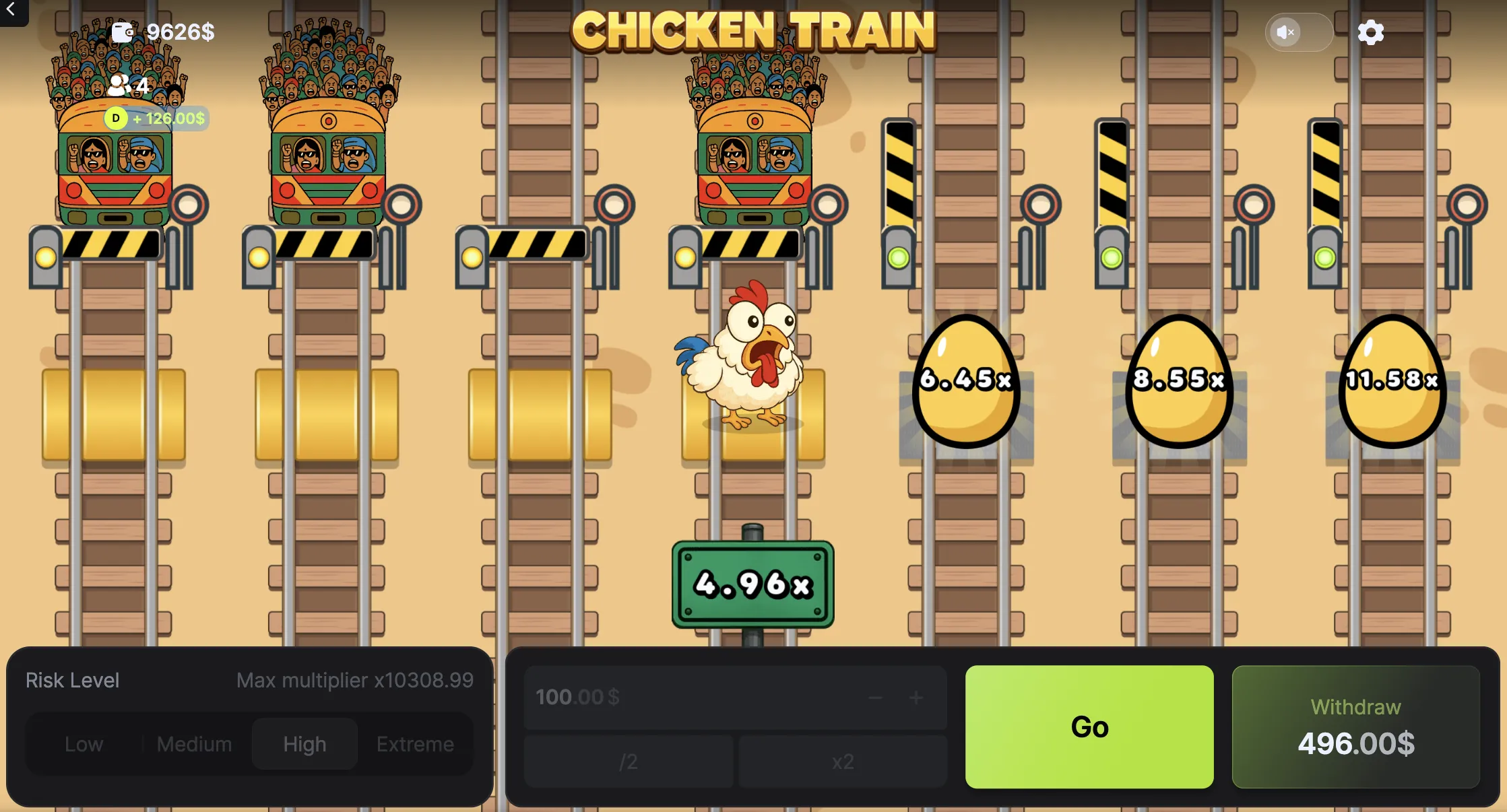Select the High risk level
The image size is (1507, 812).
(304, 743)
